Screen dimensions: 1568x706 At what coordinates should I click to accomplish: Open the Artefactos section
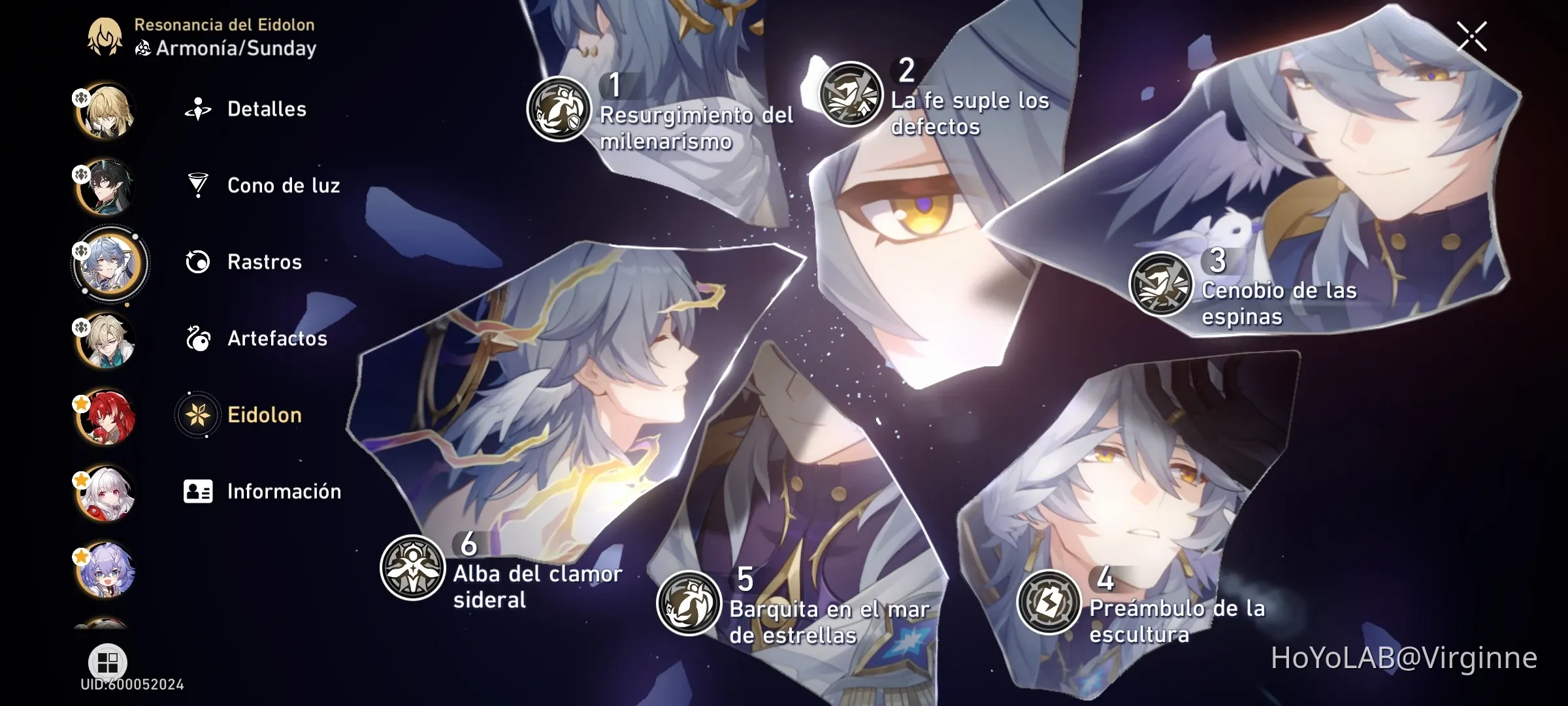point(277,339)
